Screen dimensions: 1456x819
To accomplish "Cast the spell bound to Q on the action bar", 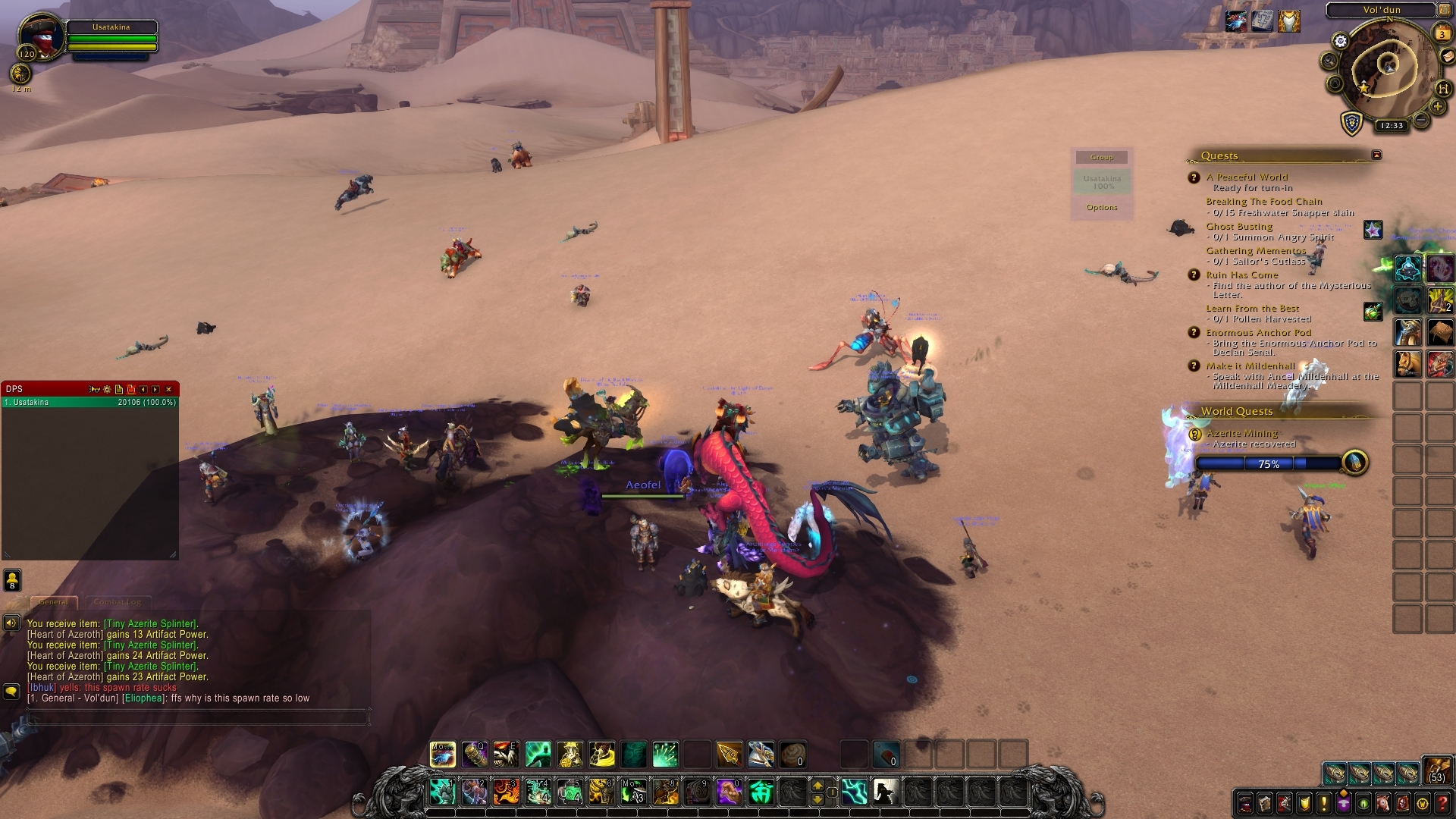I will point(475,755).
